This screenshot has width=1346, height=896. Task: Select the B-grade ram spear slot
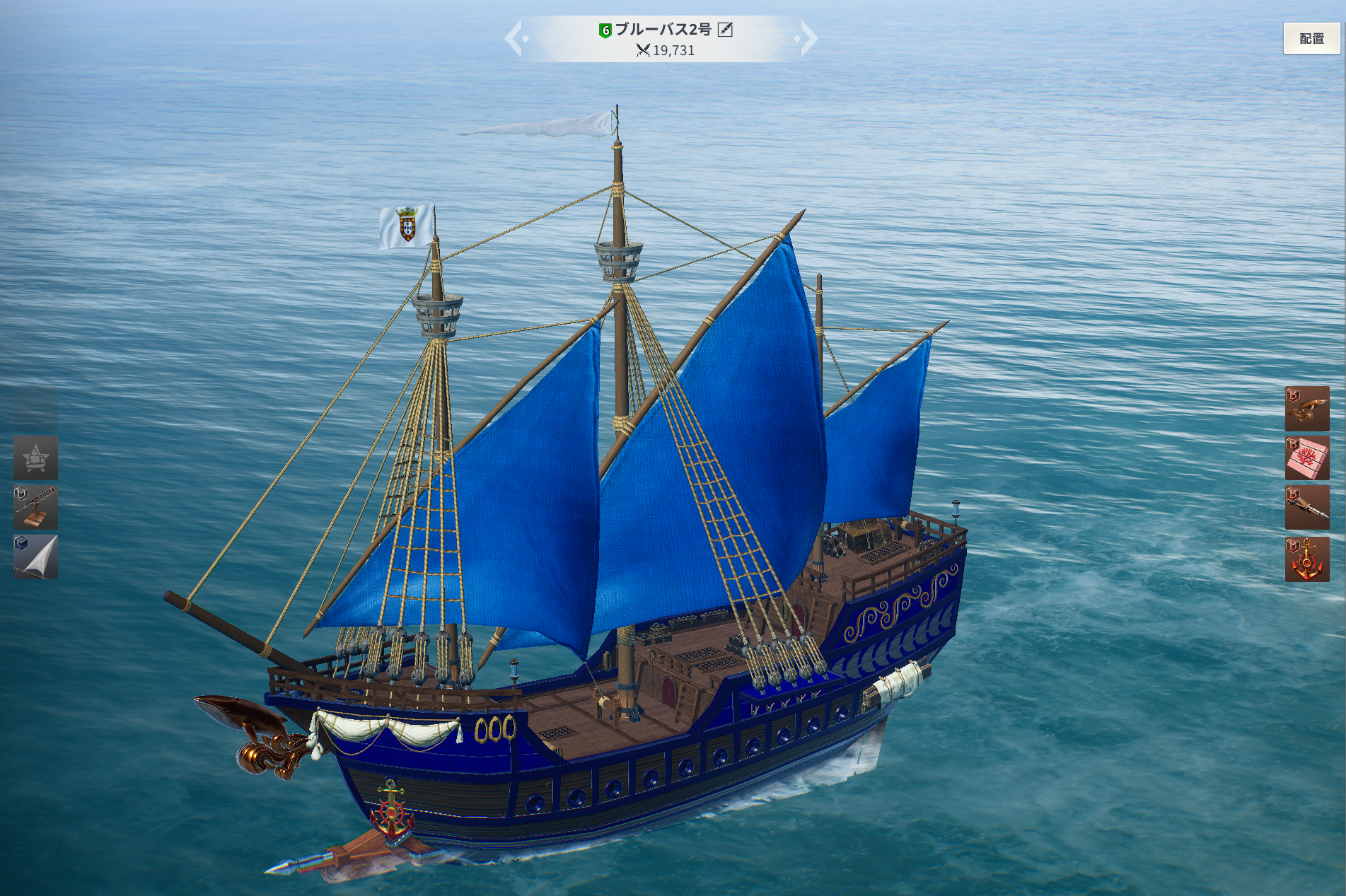click(1306, 507)
